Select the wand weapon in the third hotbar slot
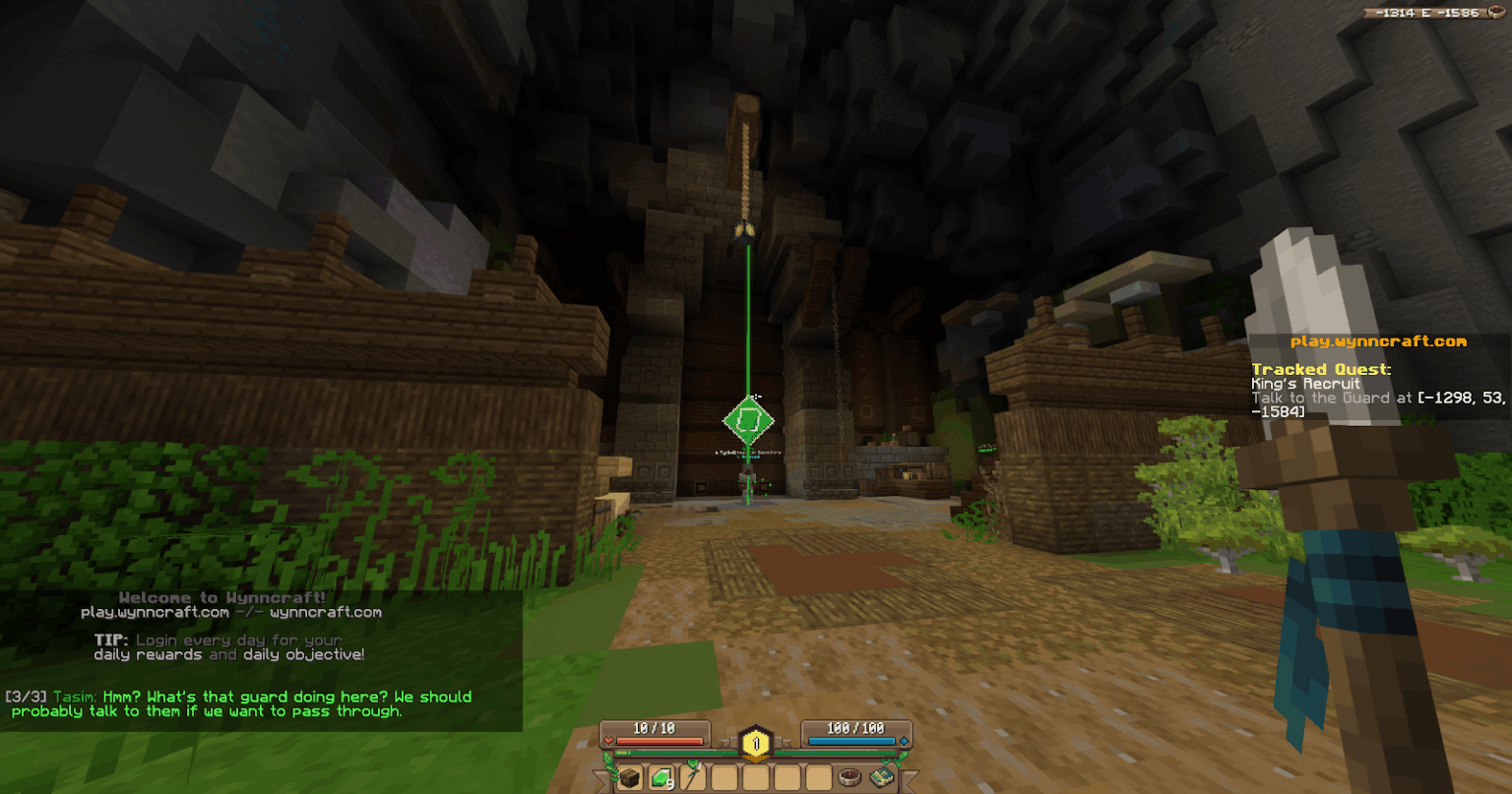This screenshot has height=794, width=1512. [692, 777]
